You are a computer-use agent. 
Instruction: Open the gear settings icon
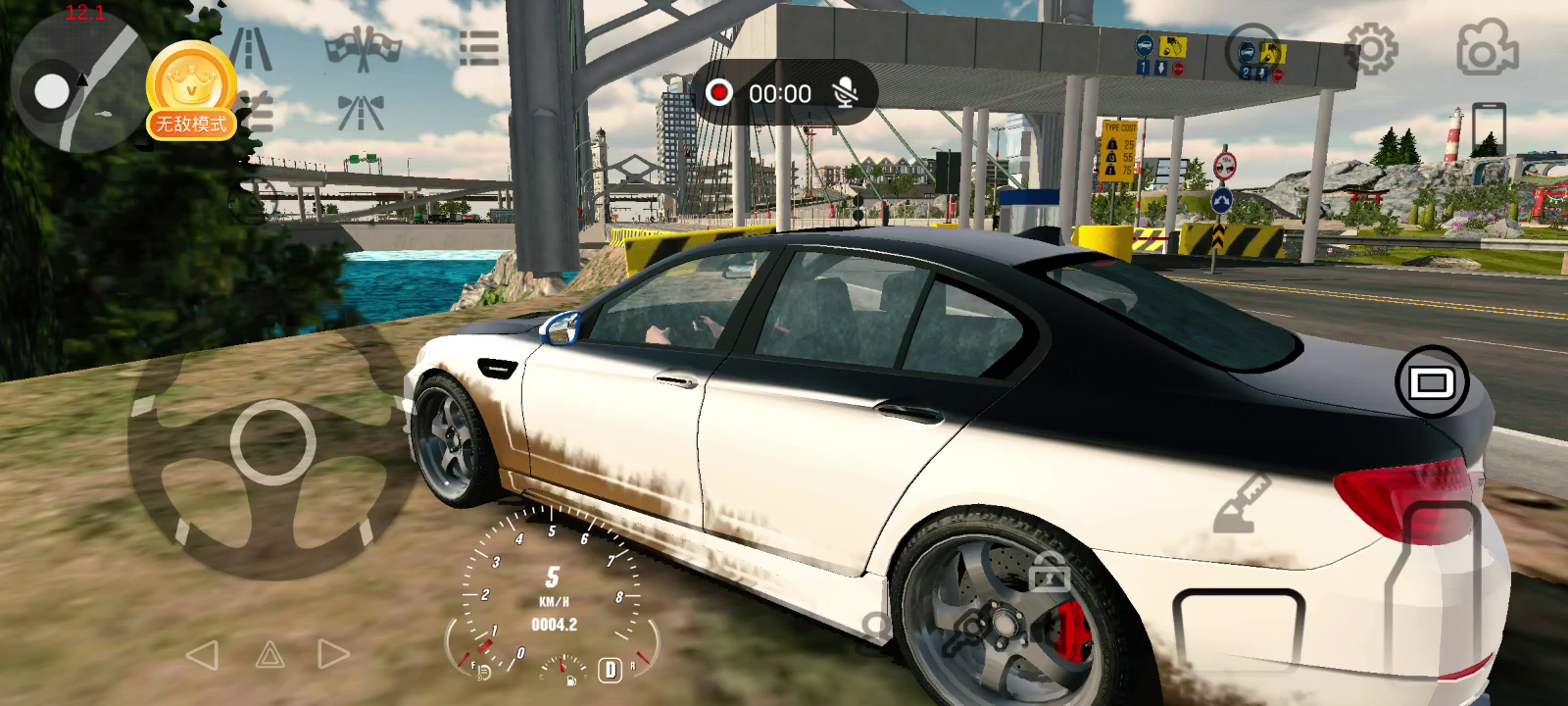pos(1371,48)
